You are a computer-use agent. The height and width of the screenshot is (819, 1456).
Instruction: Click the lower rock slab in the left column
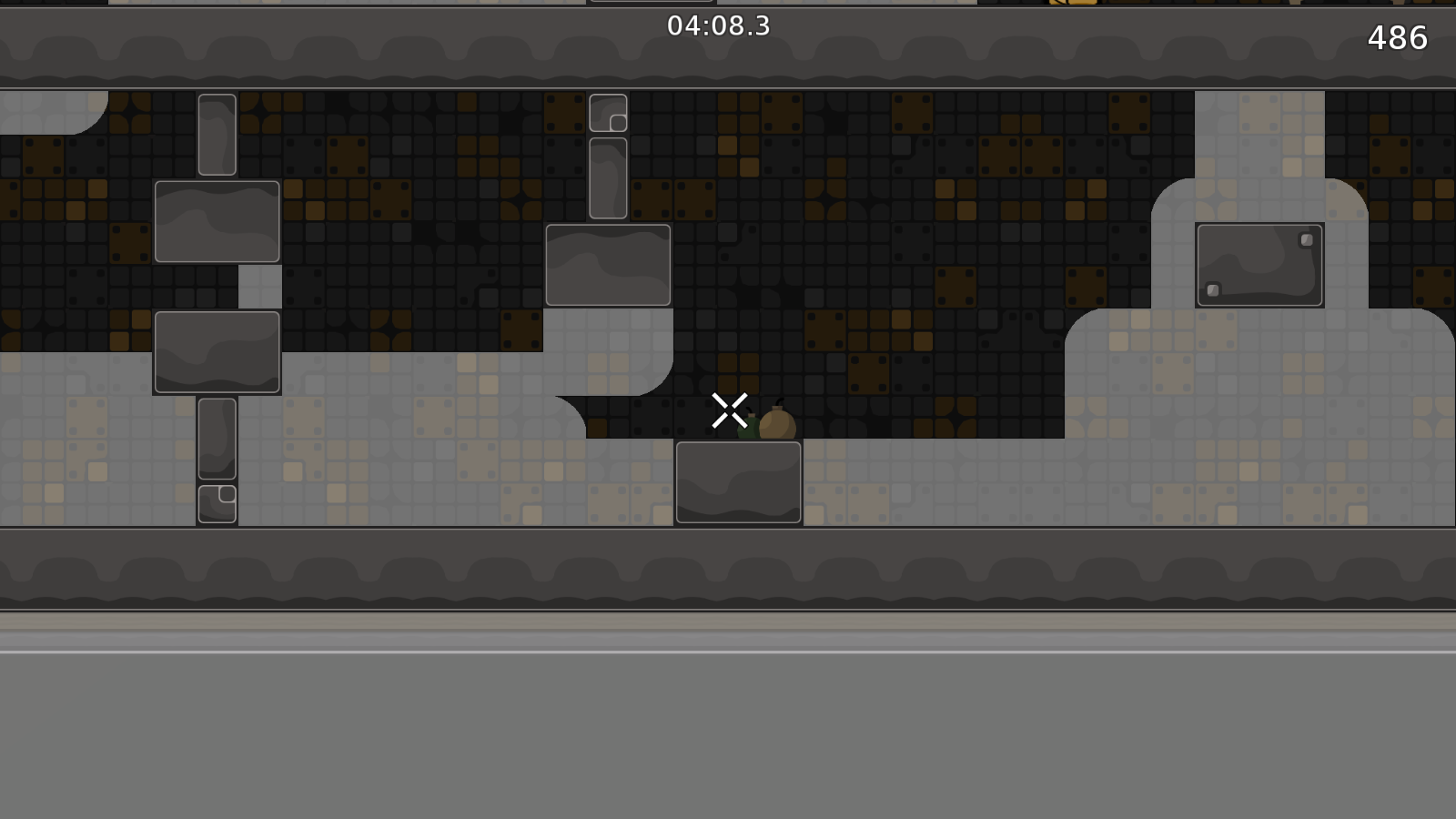click(x=217, y=352)
